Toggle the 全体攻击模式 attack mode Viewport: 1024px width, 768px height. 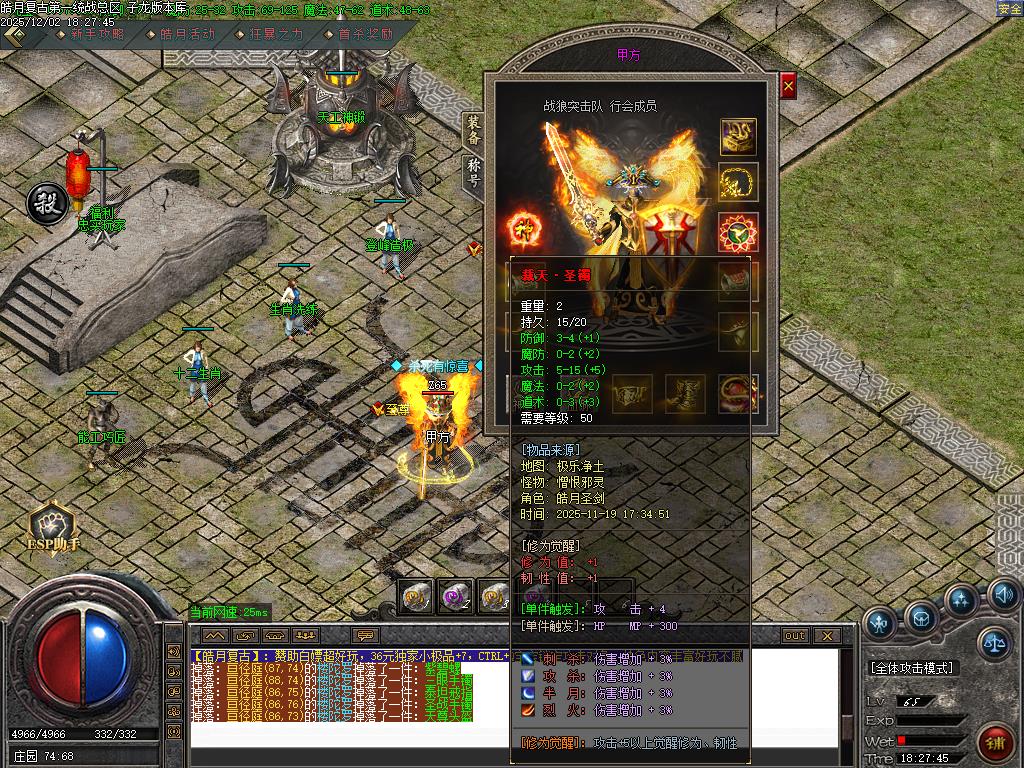(912, 668)
